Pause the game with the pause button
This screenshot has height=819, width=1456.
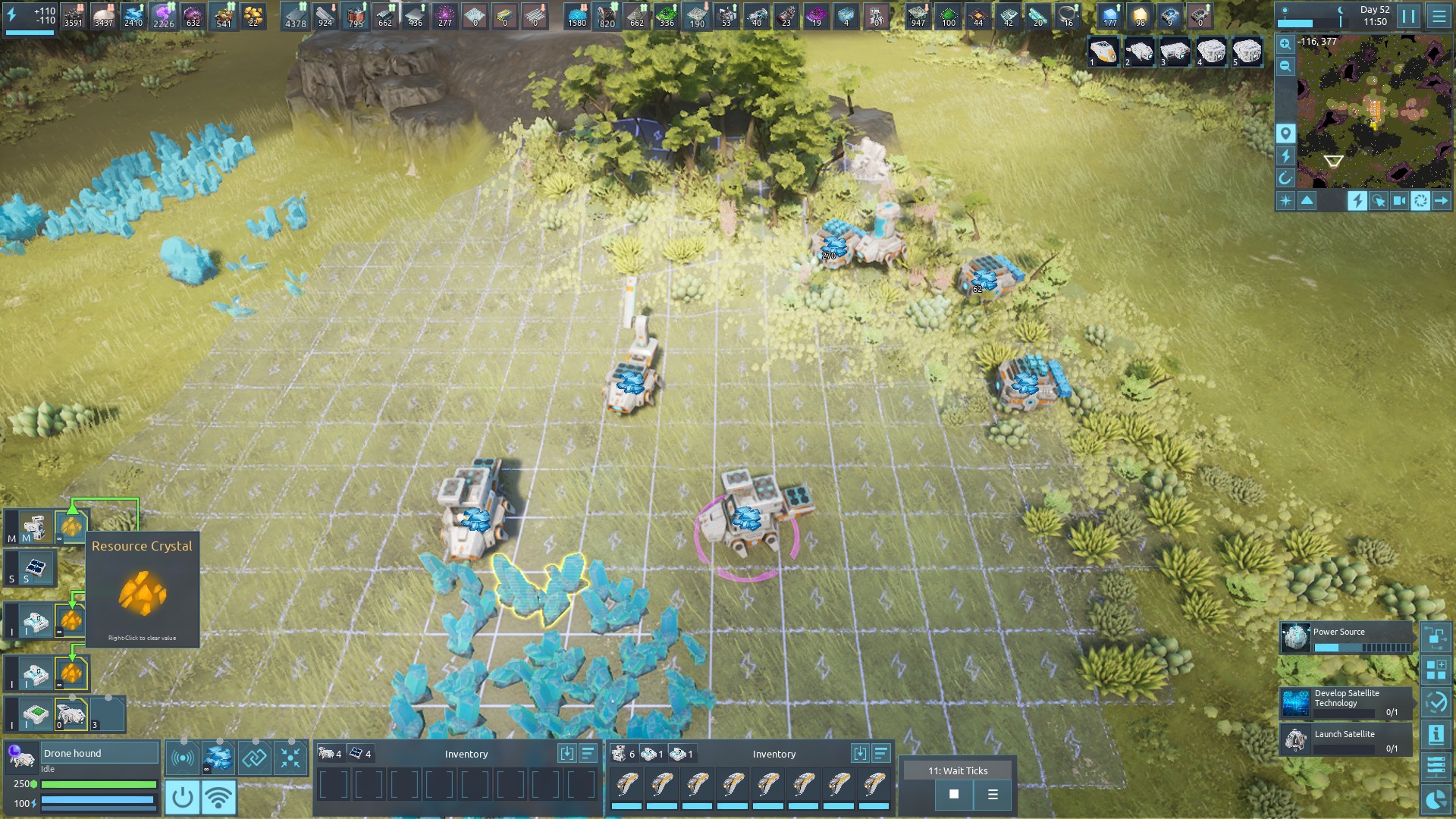click(1408, 16)
